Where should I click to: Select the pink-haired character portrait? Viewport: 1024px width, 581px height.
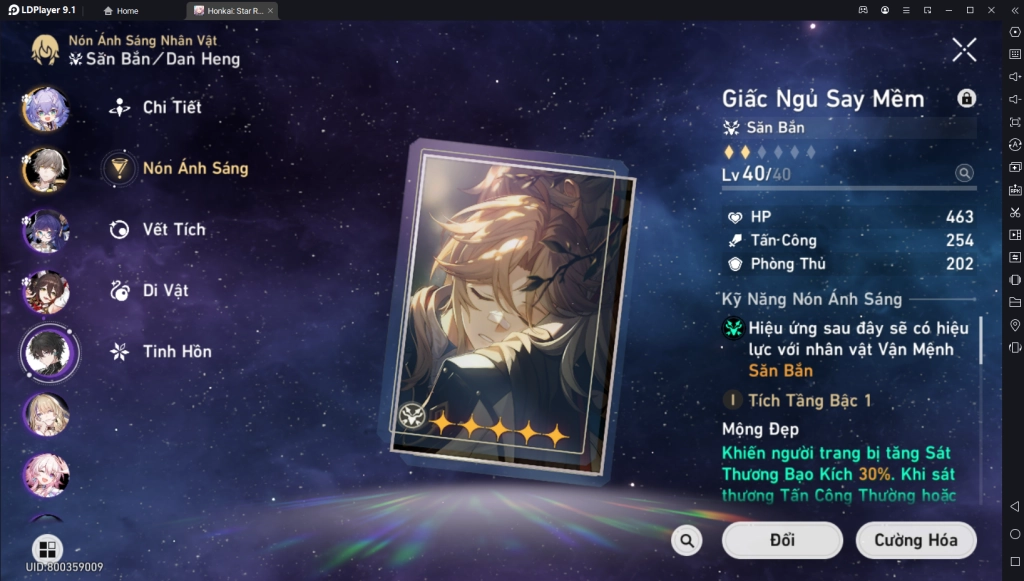(x=46, y=475)
